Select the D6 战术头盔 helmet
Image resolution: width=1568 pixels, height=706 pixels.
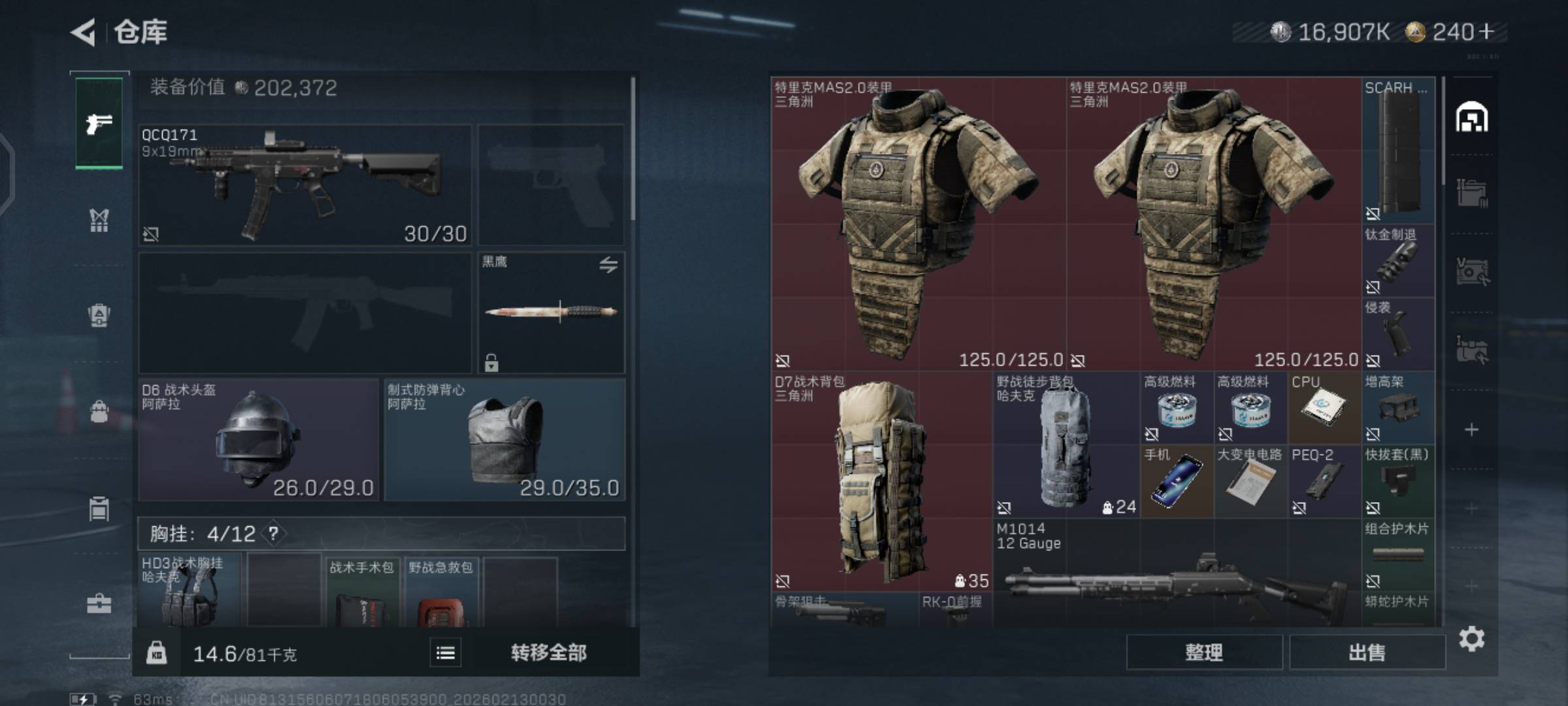(258, 439)
